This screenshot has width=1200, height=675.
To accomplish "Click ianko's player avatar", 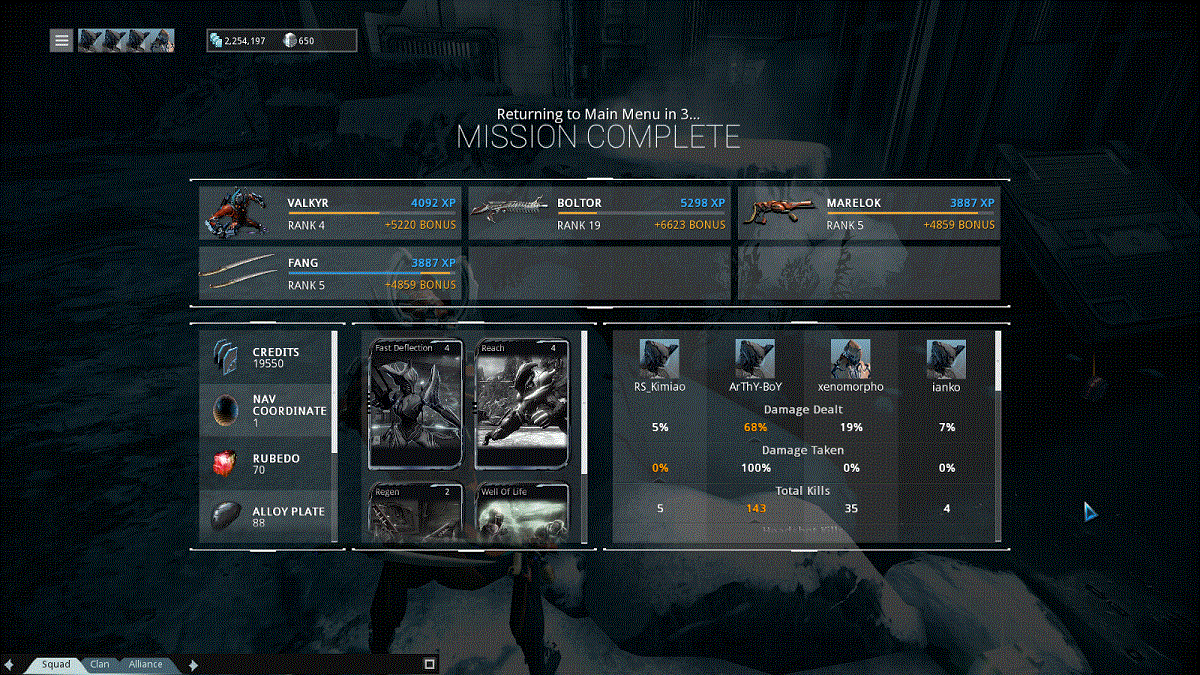I will 945,359.
